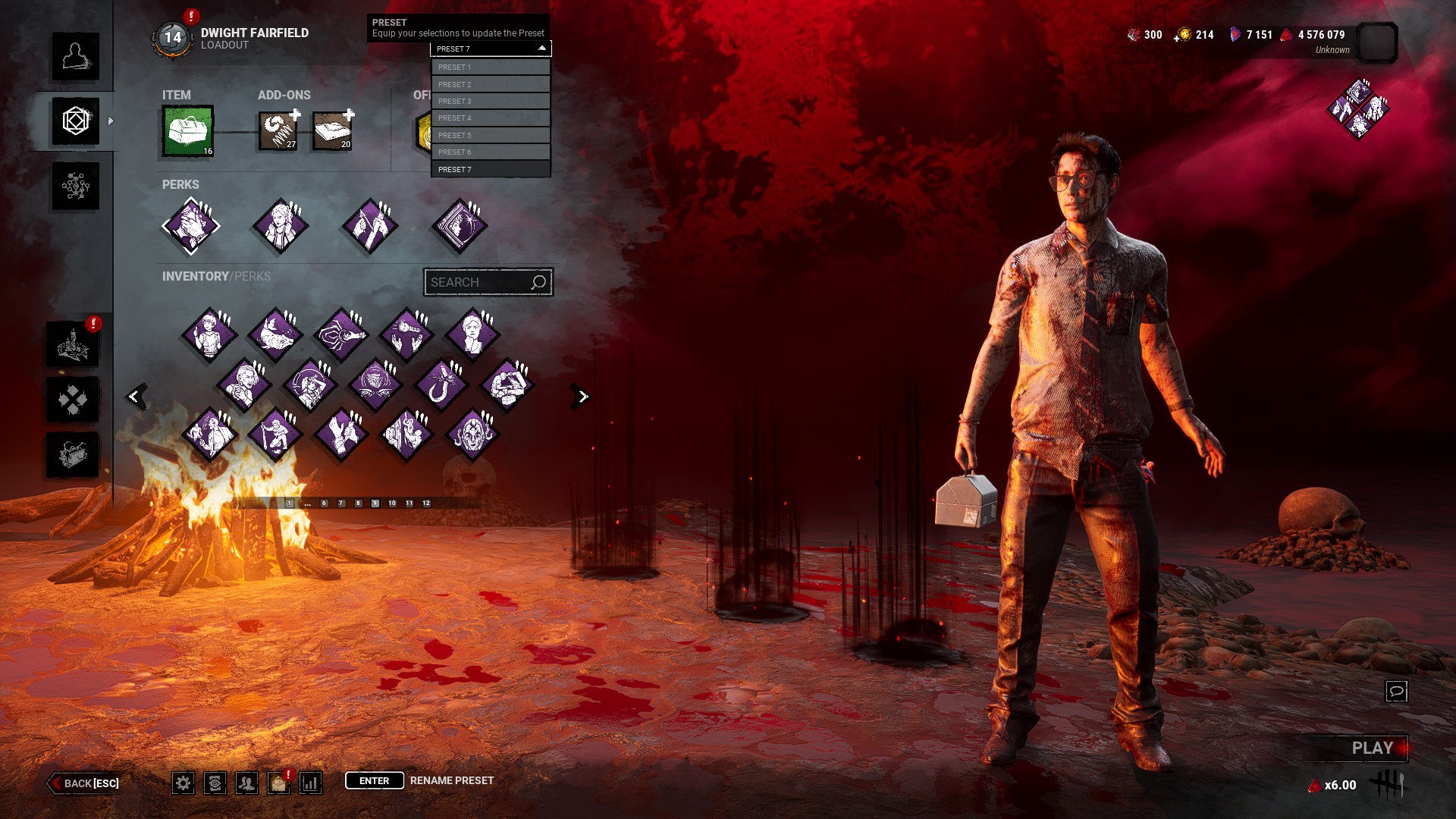Pick Preset 6 from the open dropdown
Image resolution: width=1456 pixels, height=819 pixels.
click(x=491, y=152)
